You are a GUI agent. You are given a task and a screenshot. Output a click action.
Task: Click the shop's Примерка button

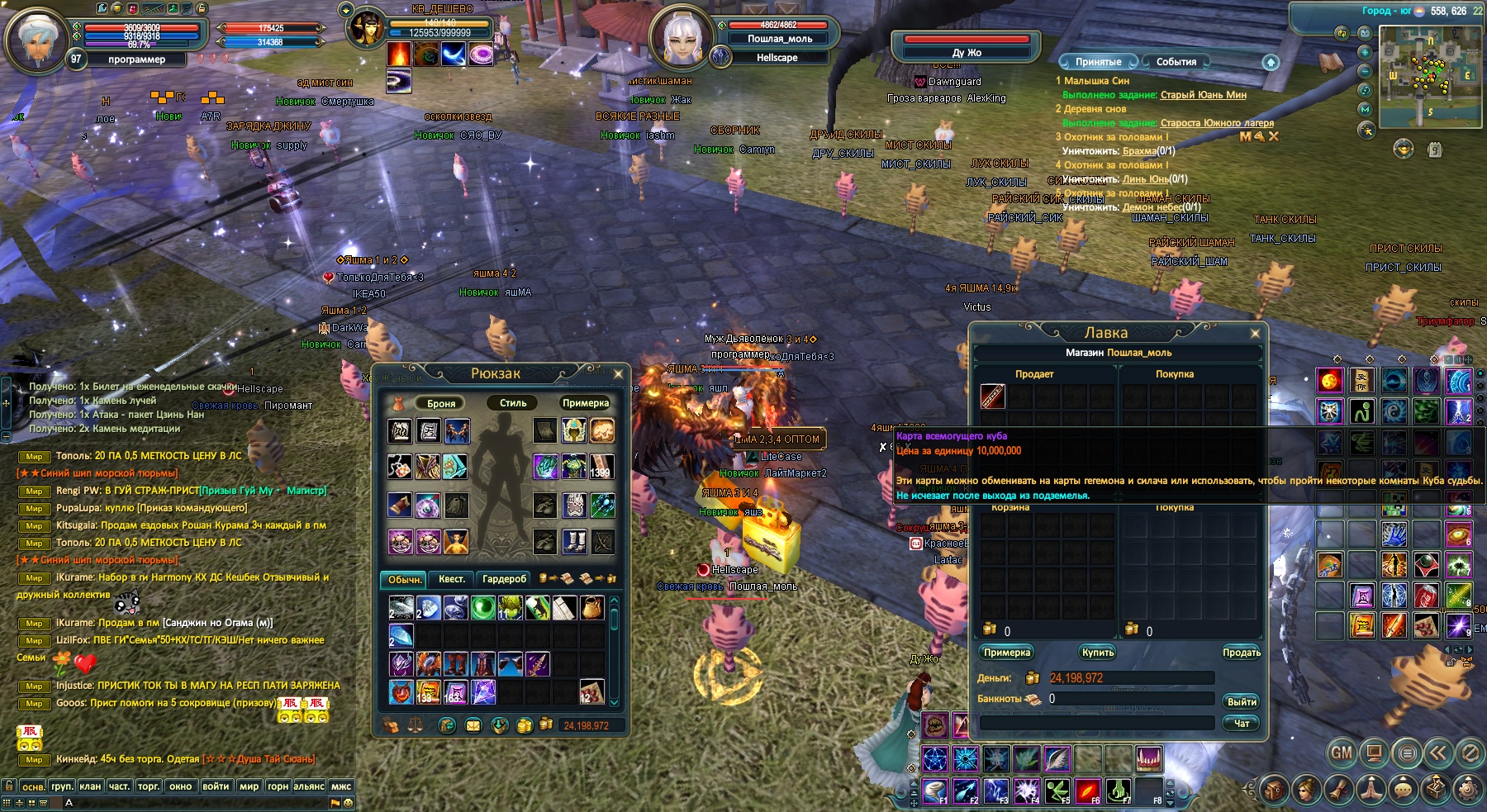point(1007,653)
